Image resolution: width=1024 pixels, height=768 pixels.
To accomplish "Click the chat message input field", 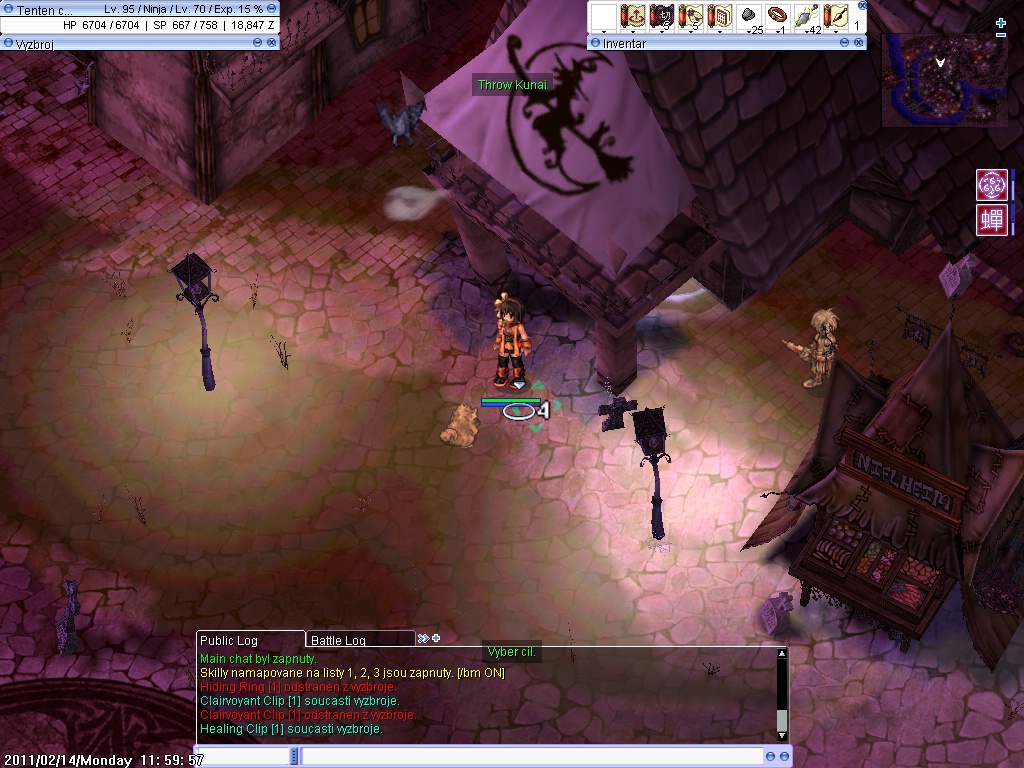I will tap(530, 757).
